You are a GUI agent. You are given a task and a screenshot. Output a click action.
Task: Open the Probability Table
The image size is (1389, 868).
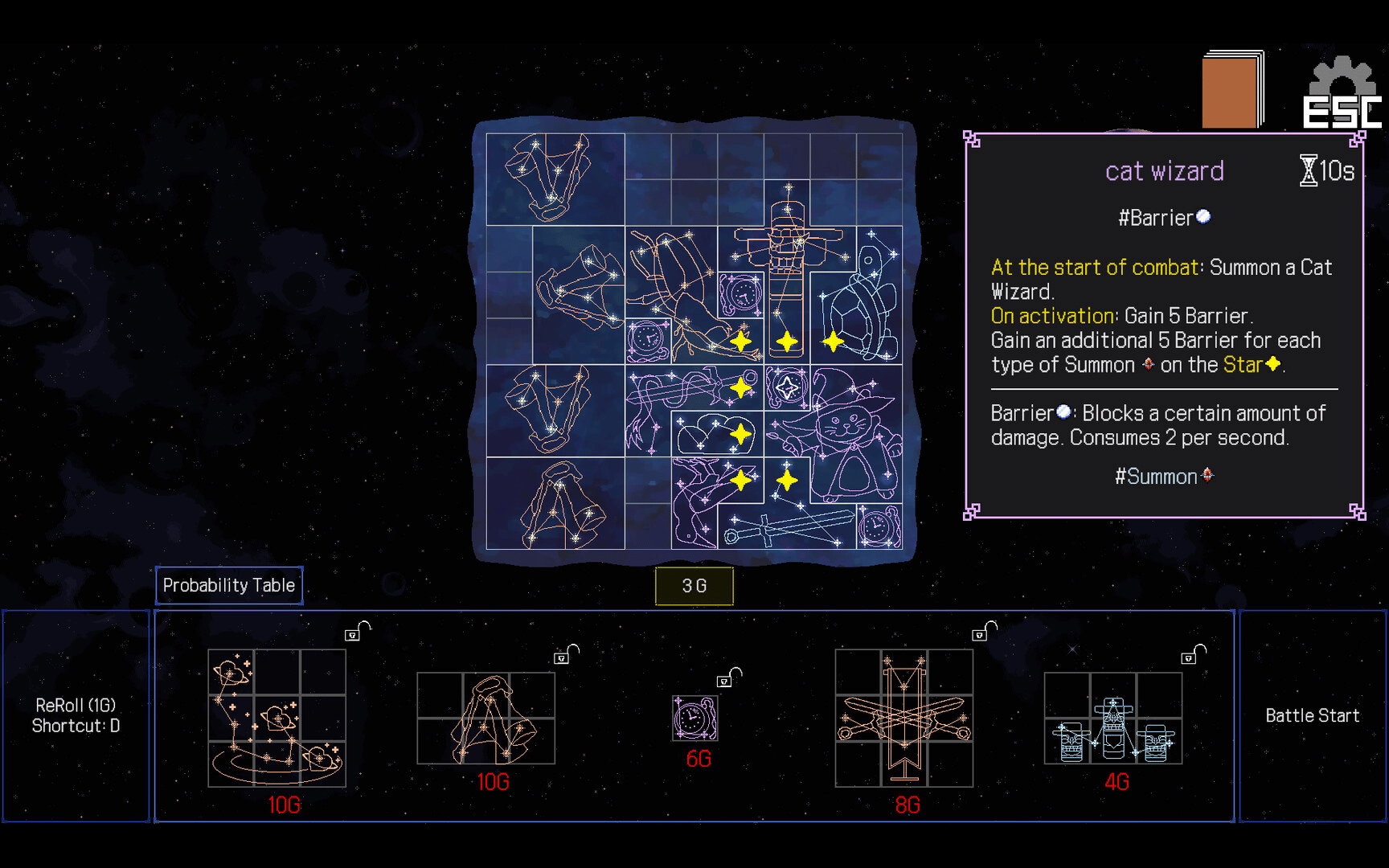click(229, 586)
